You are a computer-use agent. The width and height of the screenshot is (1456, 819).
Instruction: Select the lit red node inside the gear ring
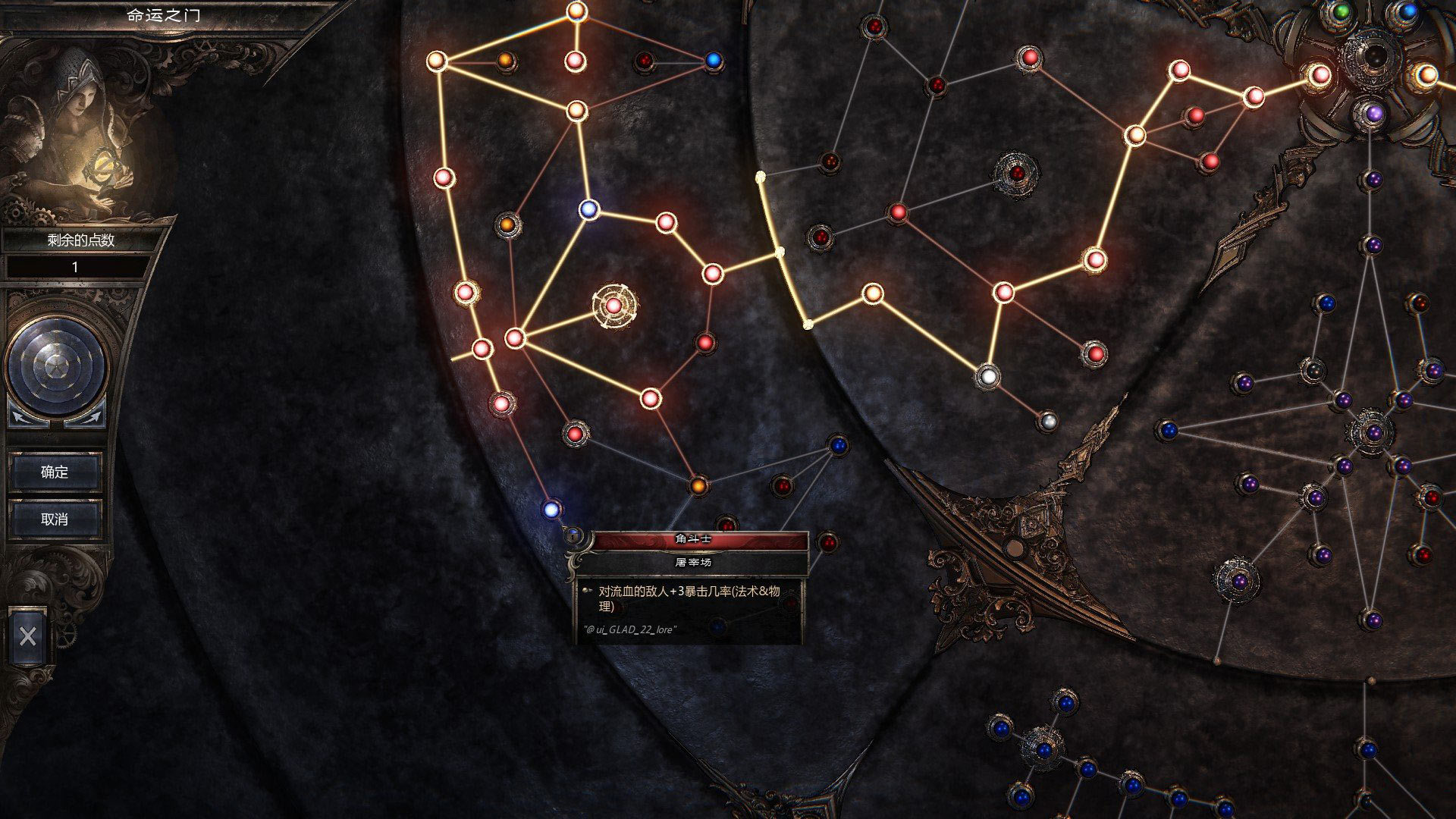click(613, 306)
